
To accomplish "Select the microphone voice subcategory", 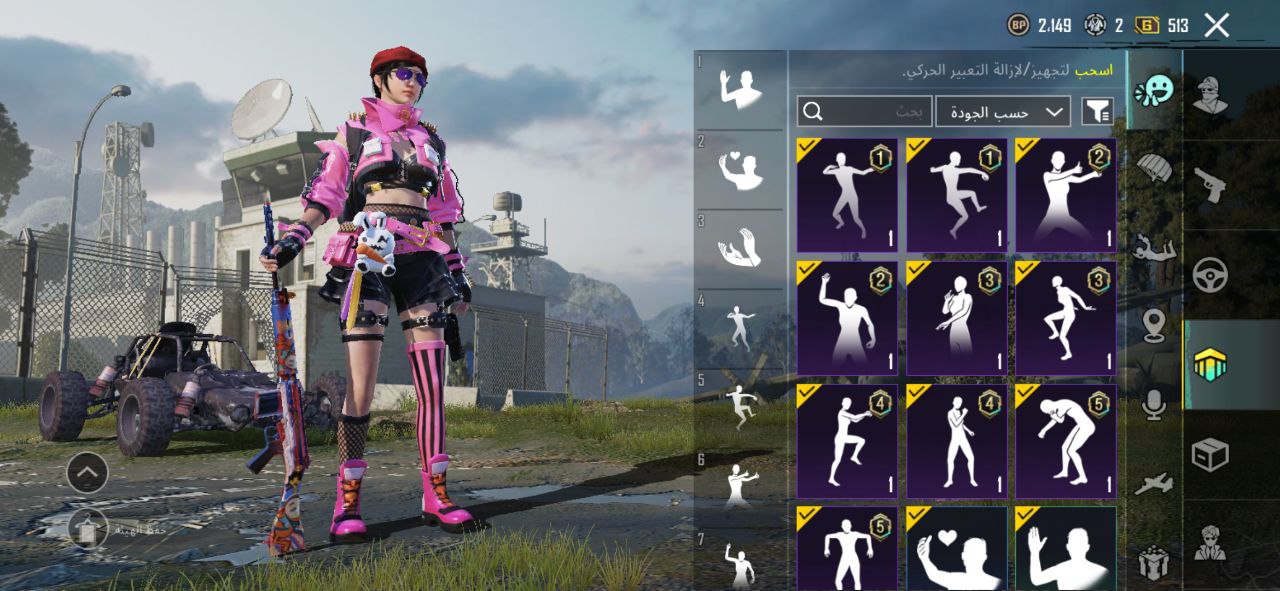I will pos(1154,404).
